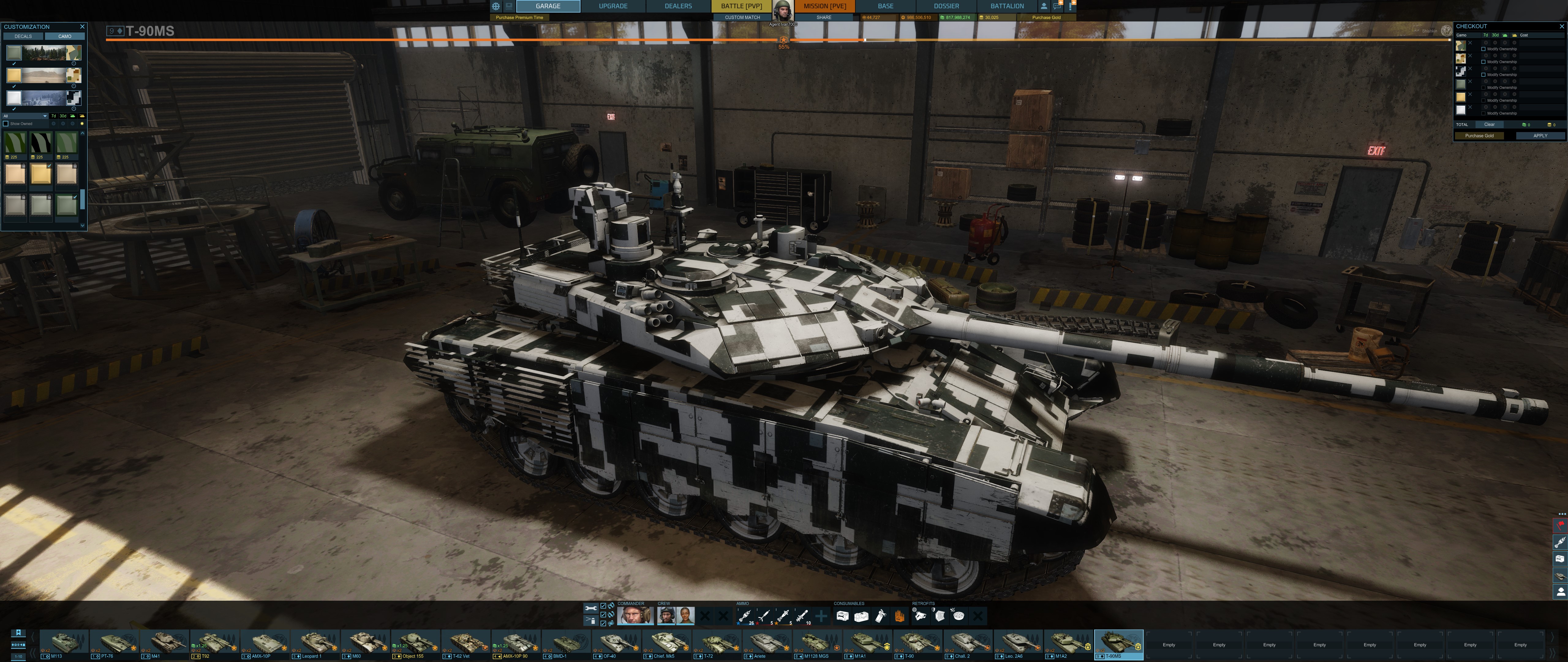
Task: Open Custom Match
Action: [742, 18]
